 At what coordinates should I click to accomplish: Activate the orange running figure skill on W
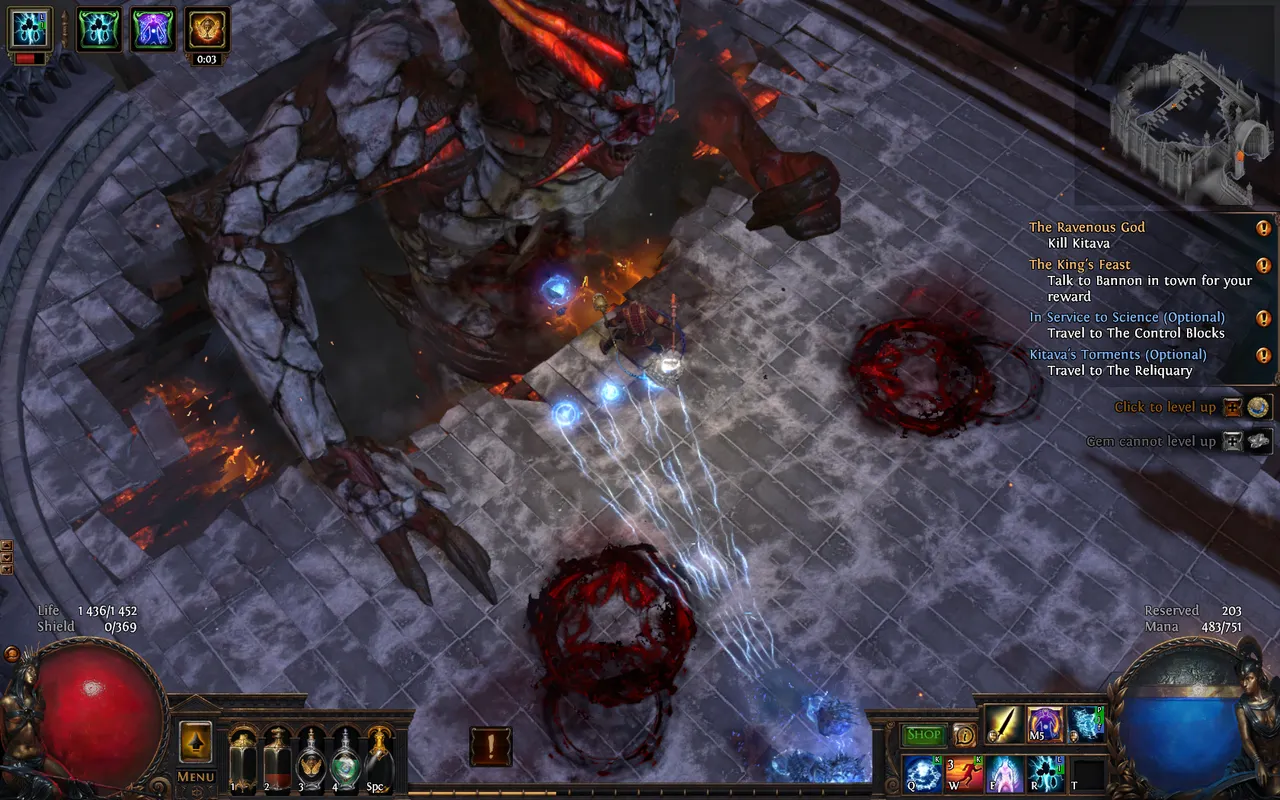[964, 774]
